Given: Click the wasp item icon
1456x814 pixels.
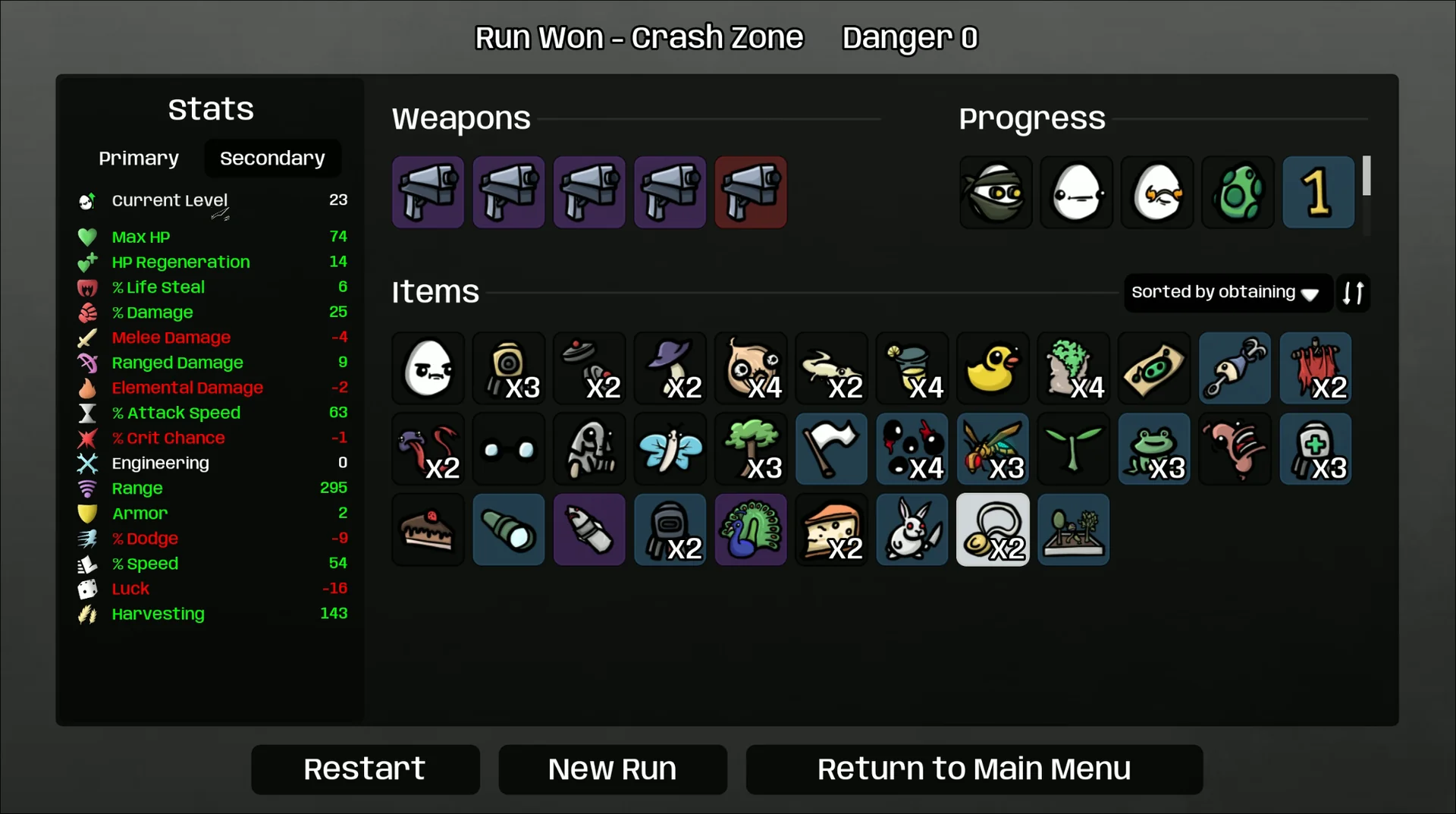Looking at the screenshot, I should click(992, 449).
